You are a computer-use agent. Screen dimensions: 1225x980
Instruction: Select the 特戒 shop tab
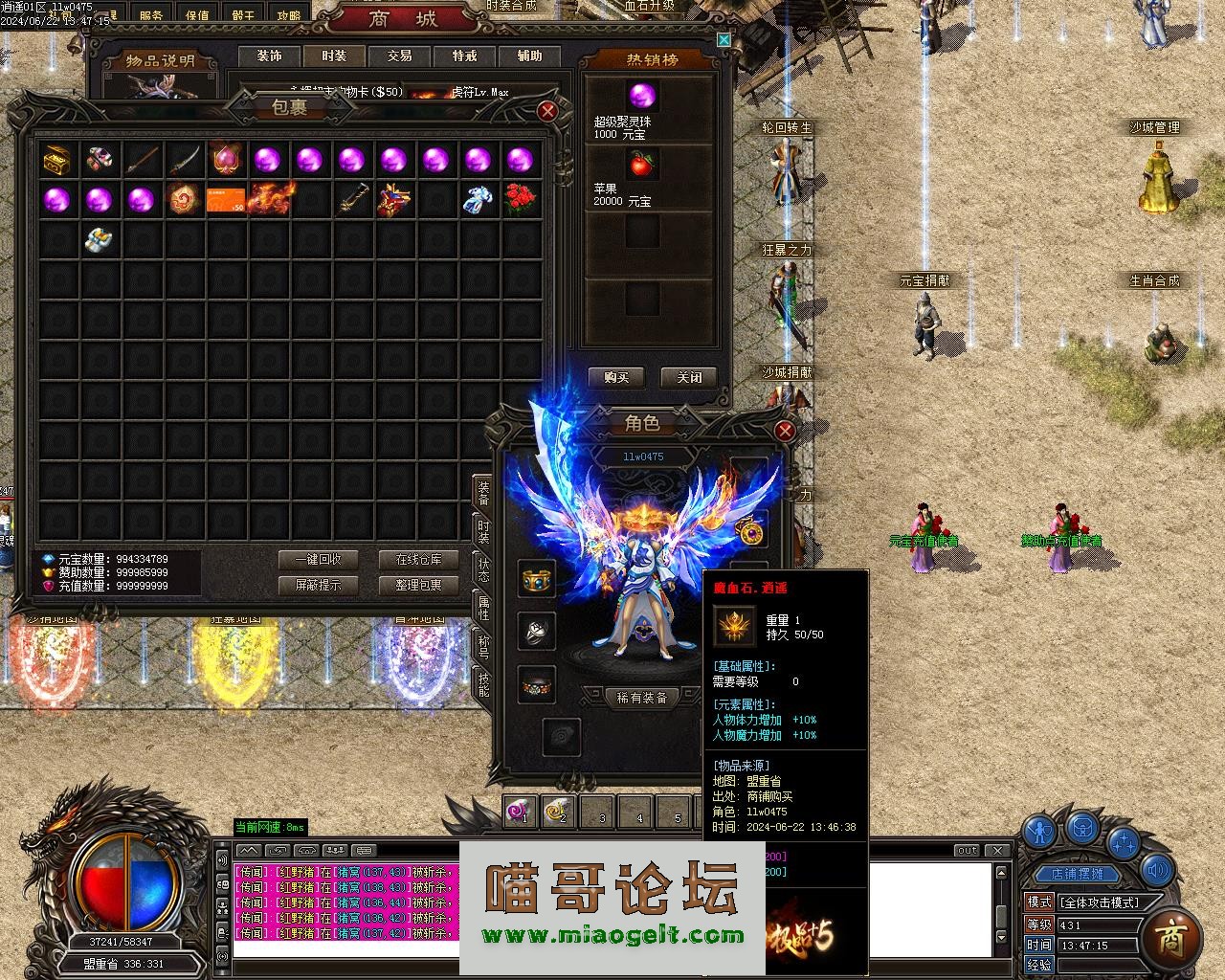coord(464,56)
